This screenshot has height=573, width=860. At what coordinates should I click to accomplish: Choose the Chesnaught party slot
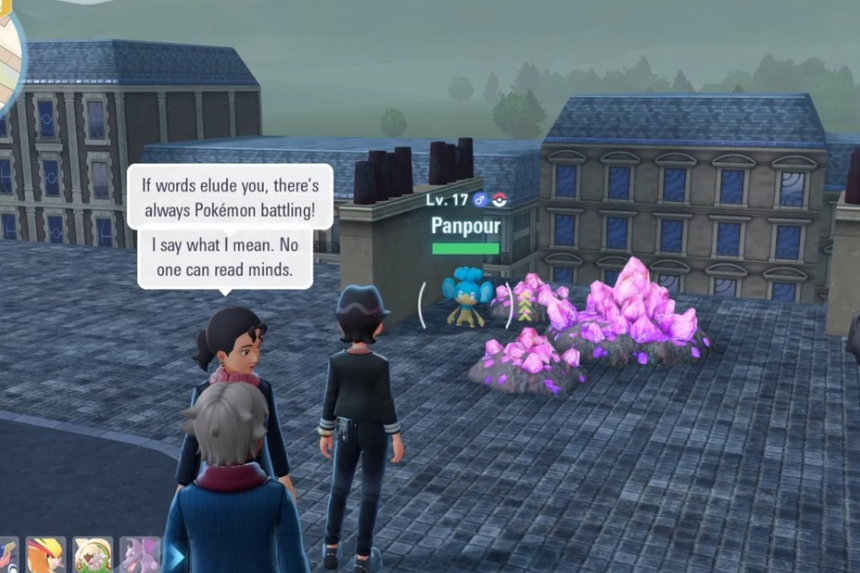click(x=93, y=556)
